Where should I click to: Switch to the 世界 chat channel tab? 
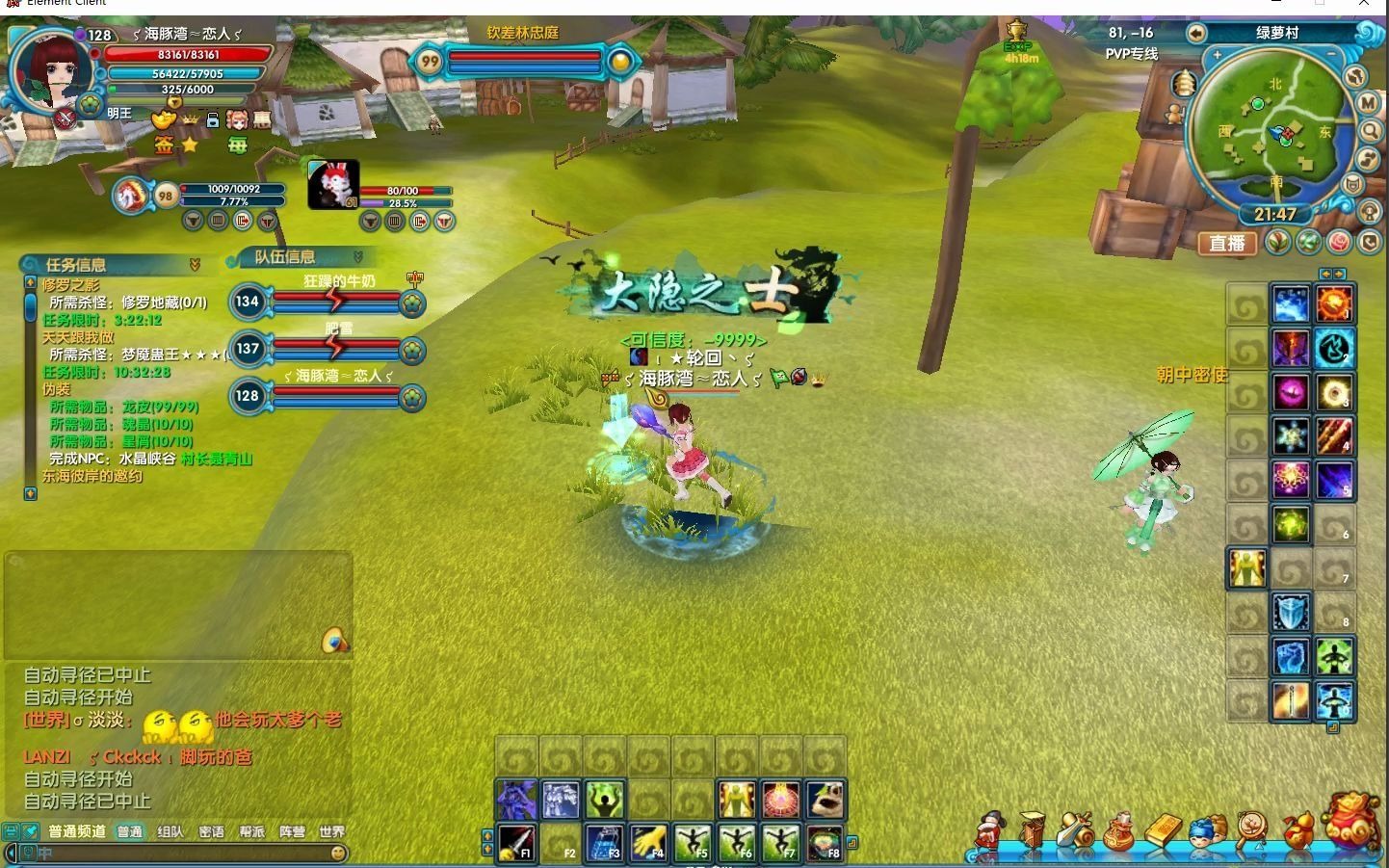pyautogui.click(x=331, y=830)
